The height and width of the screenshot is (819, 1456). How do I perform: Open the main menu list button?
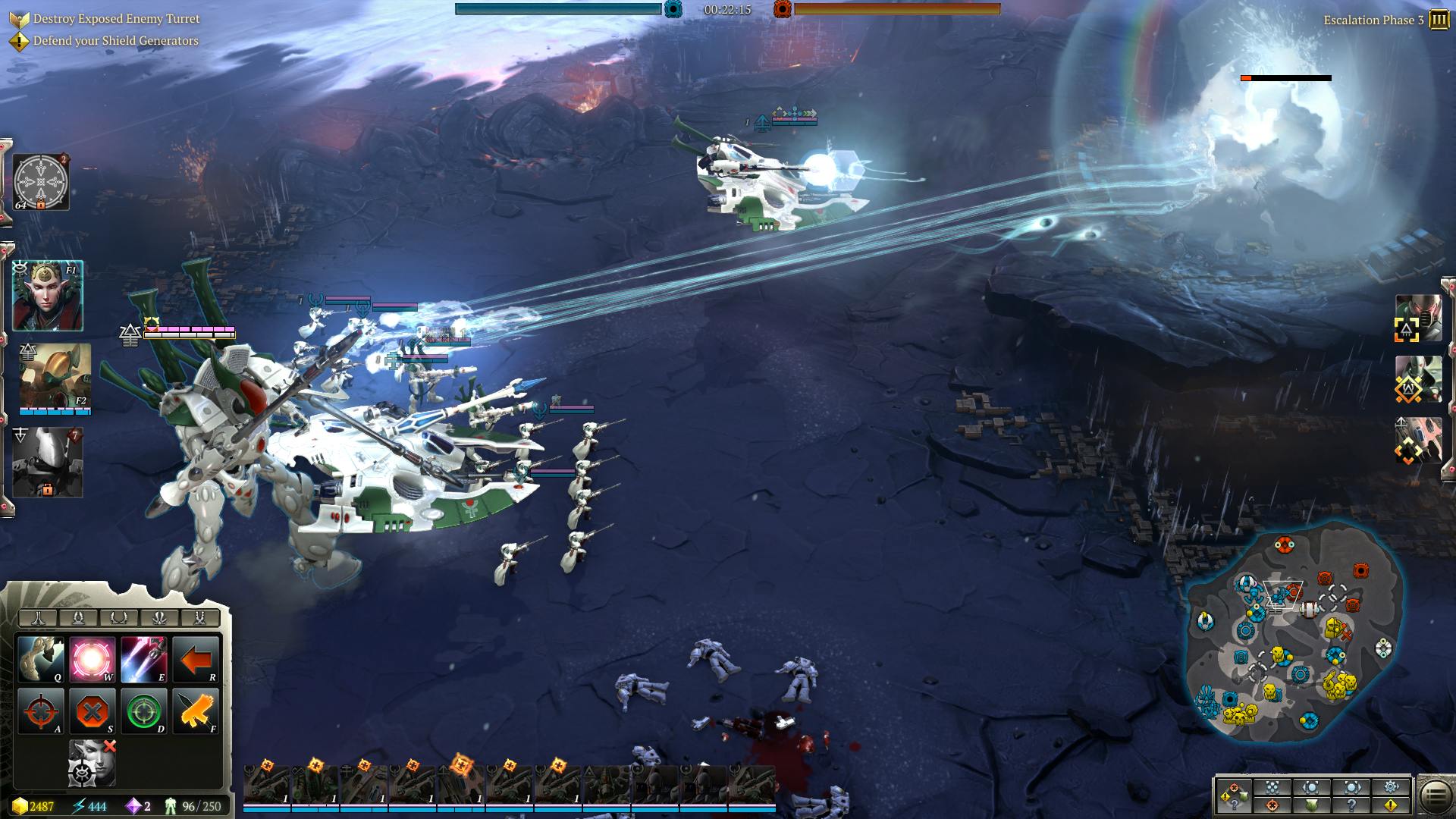coord(1435,796)
